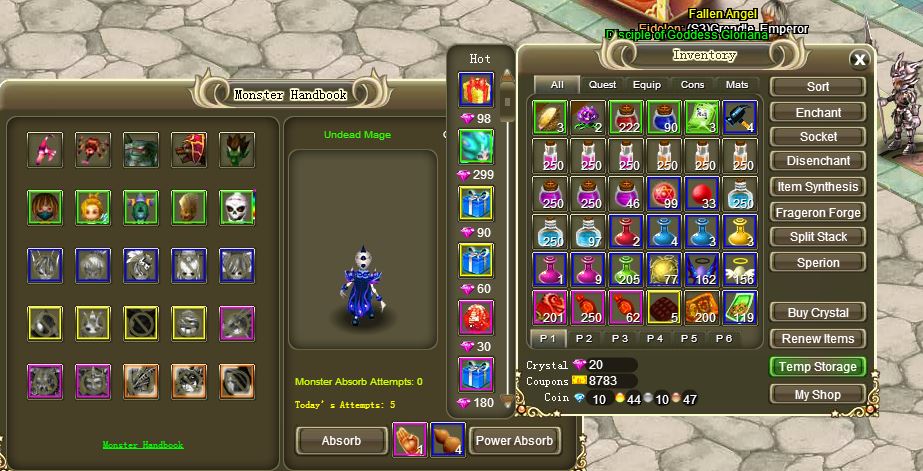Show the Equip tab items
The height and width of the screenshot is (471, 923).
coord(647,85)
